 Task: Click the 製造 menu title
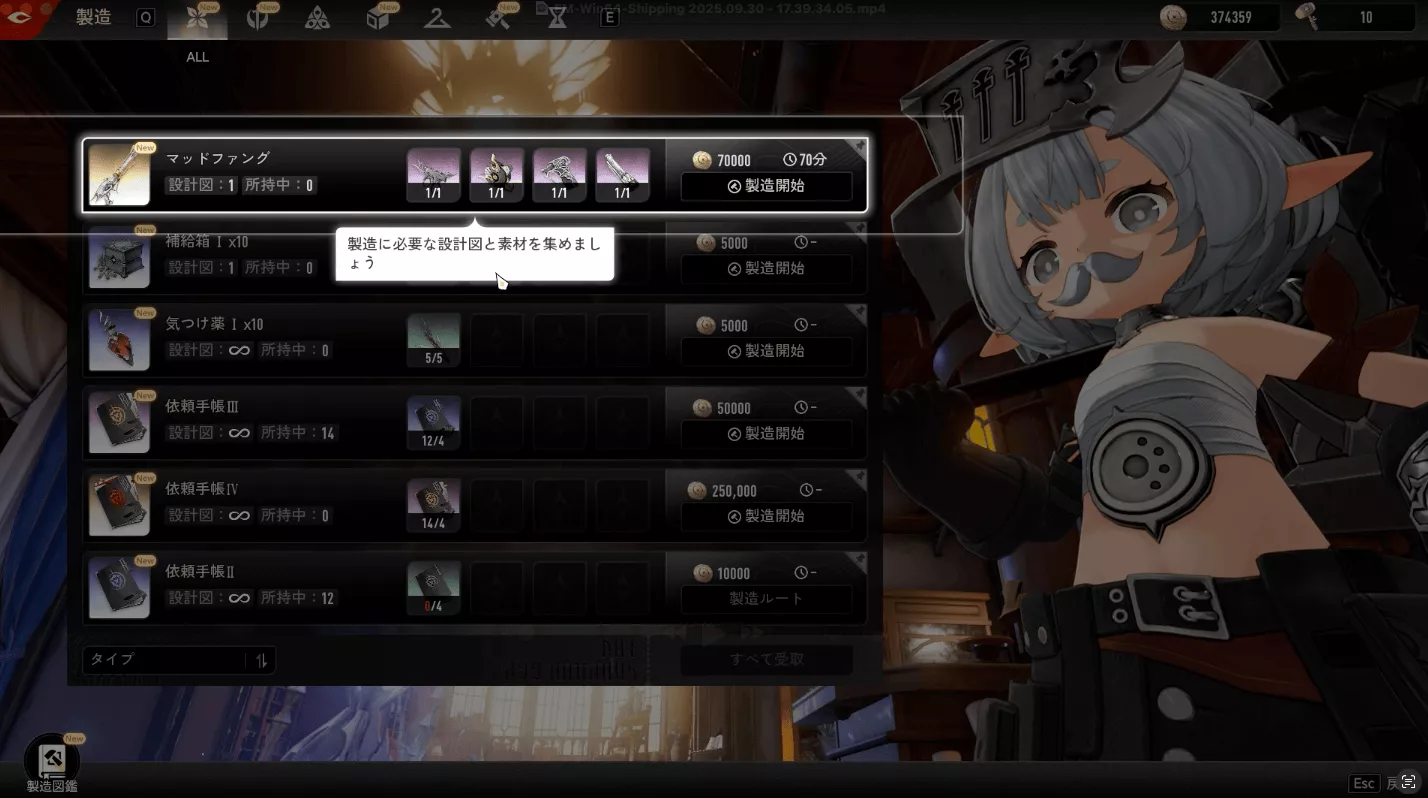(91, 17)
